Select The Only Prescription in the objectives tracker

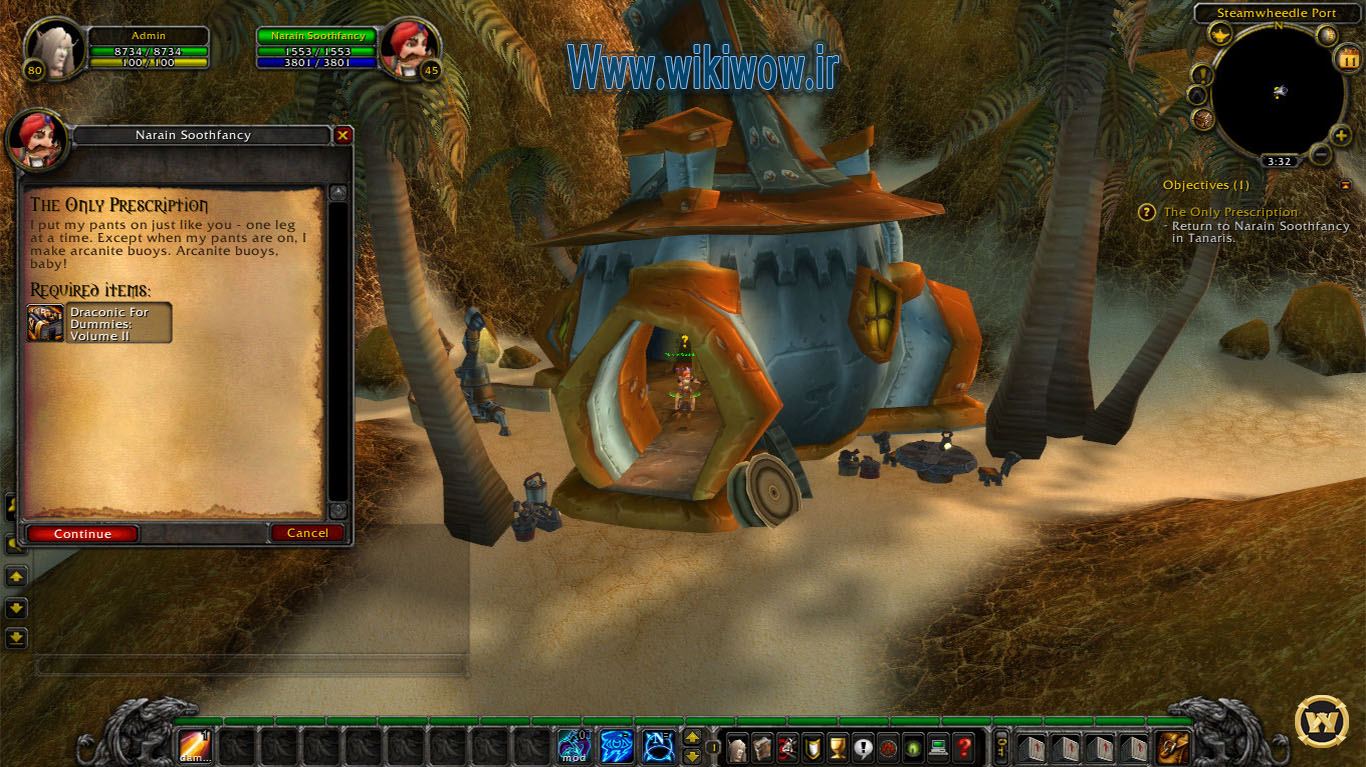tap(1230, 212)
